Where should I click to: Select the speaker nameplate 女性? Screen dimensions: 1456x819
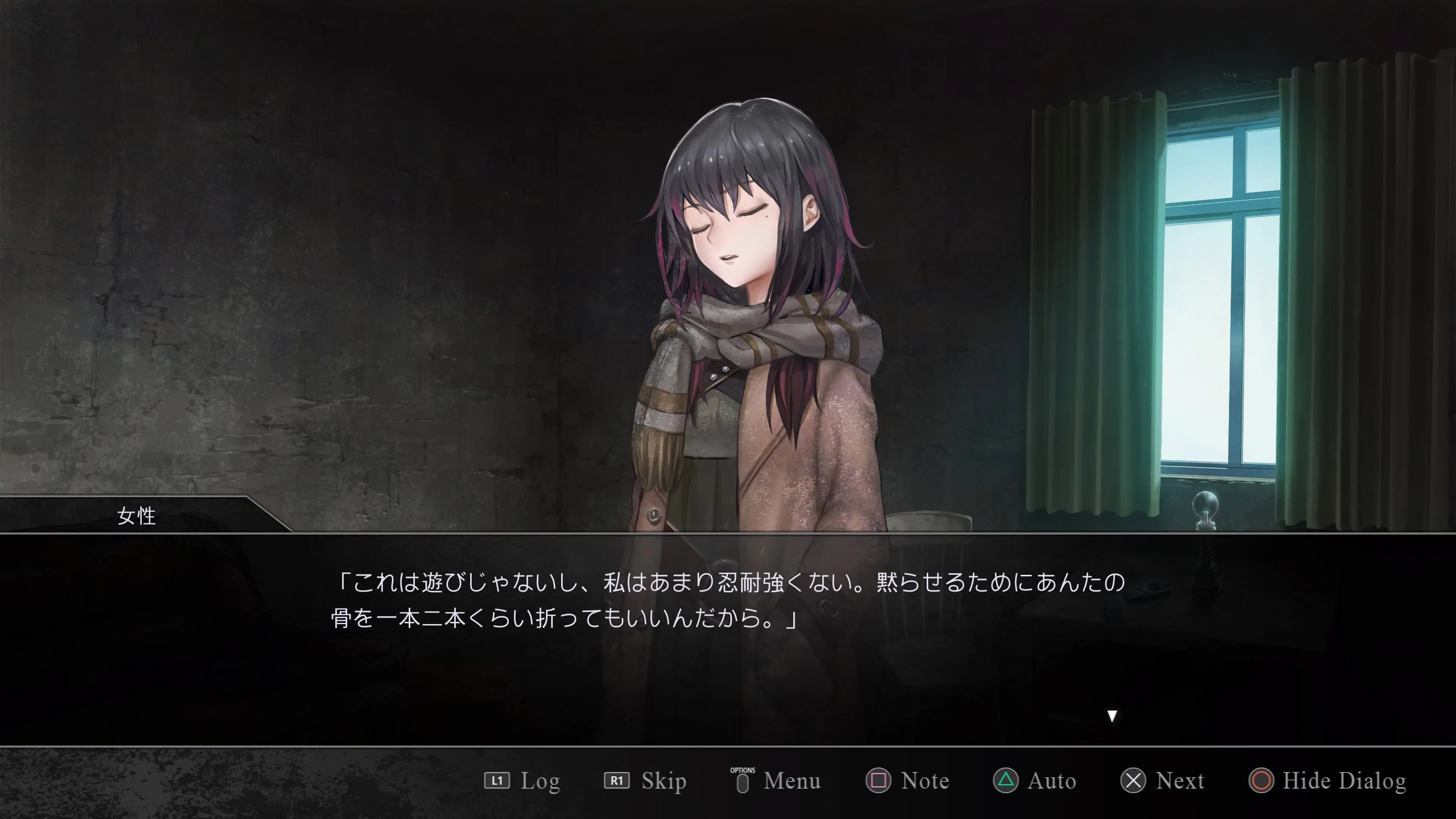(136, 516)
